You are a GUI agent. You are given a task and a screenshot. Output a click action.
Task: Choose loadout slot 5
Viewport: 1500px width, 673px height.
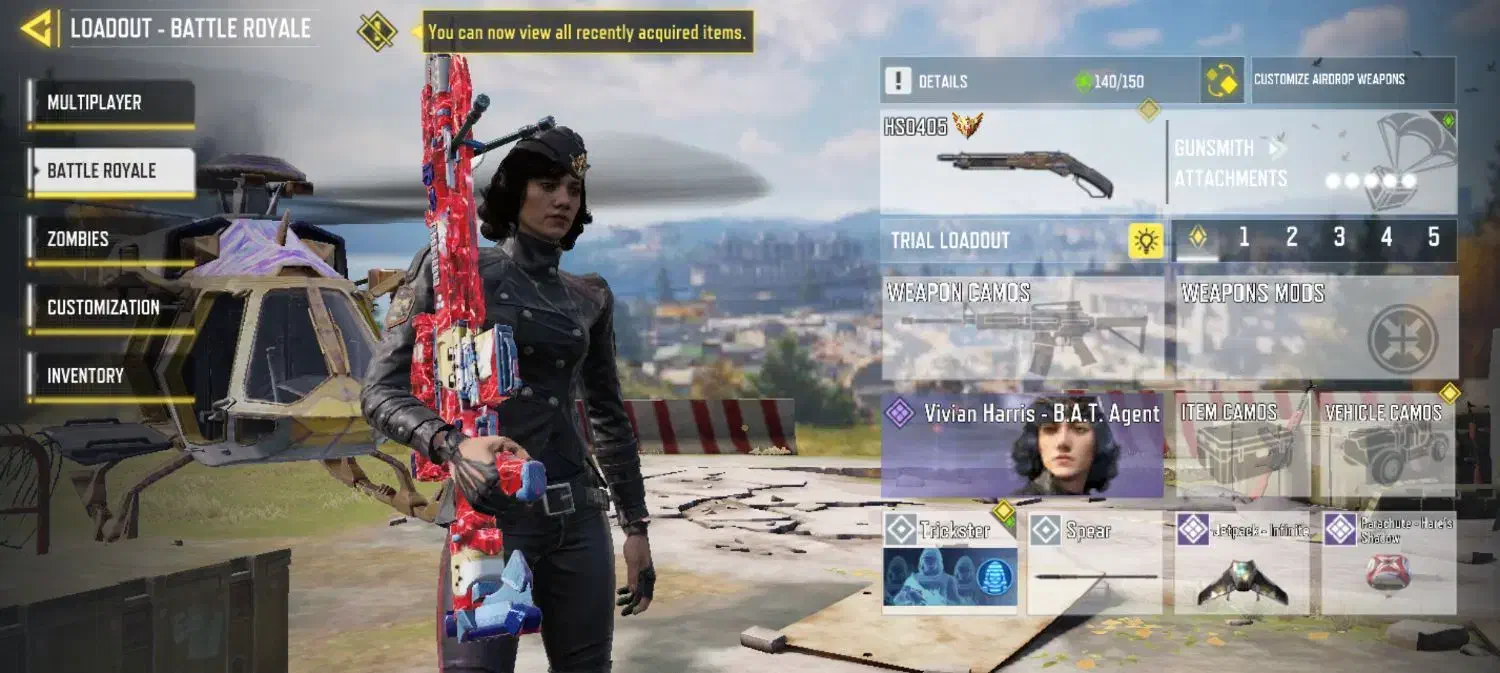(1433, 238)
